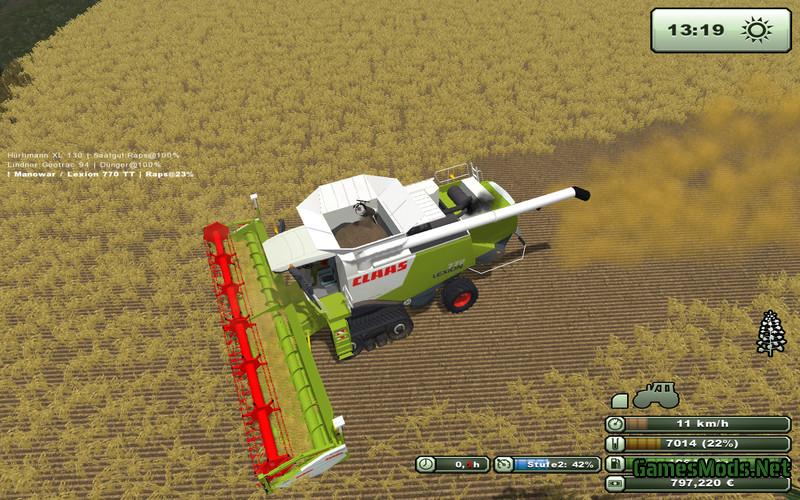Select the Lexion 770 TT vehicle row

[x=100, y=173]
